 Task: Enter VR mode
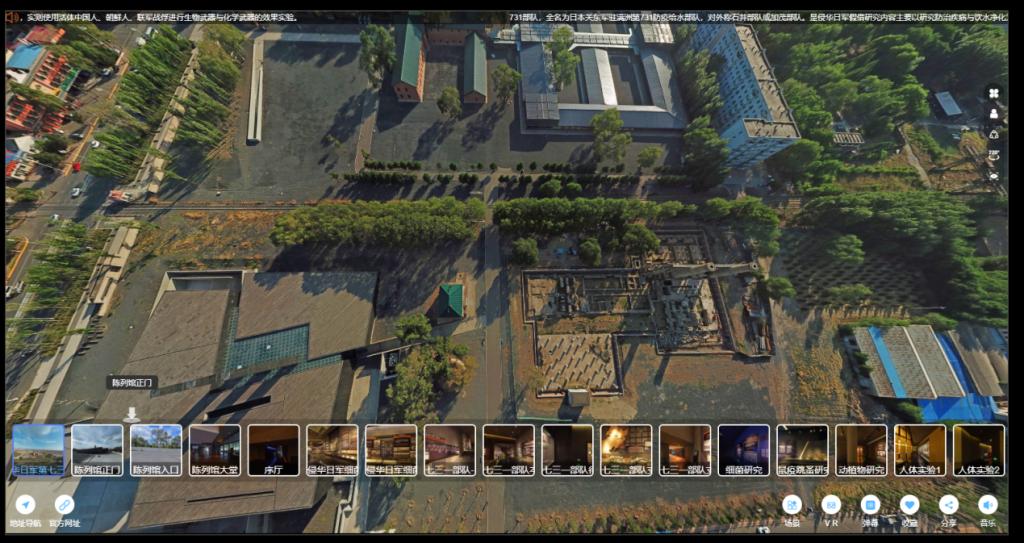tap(831, 505)
